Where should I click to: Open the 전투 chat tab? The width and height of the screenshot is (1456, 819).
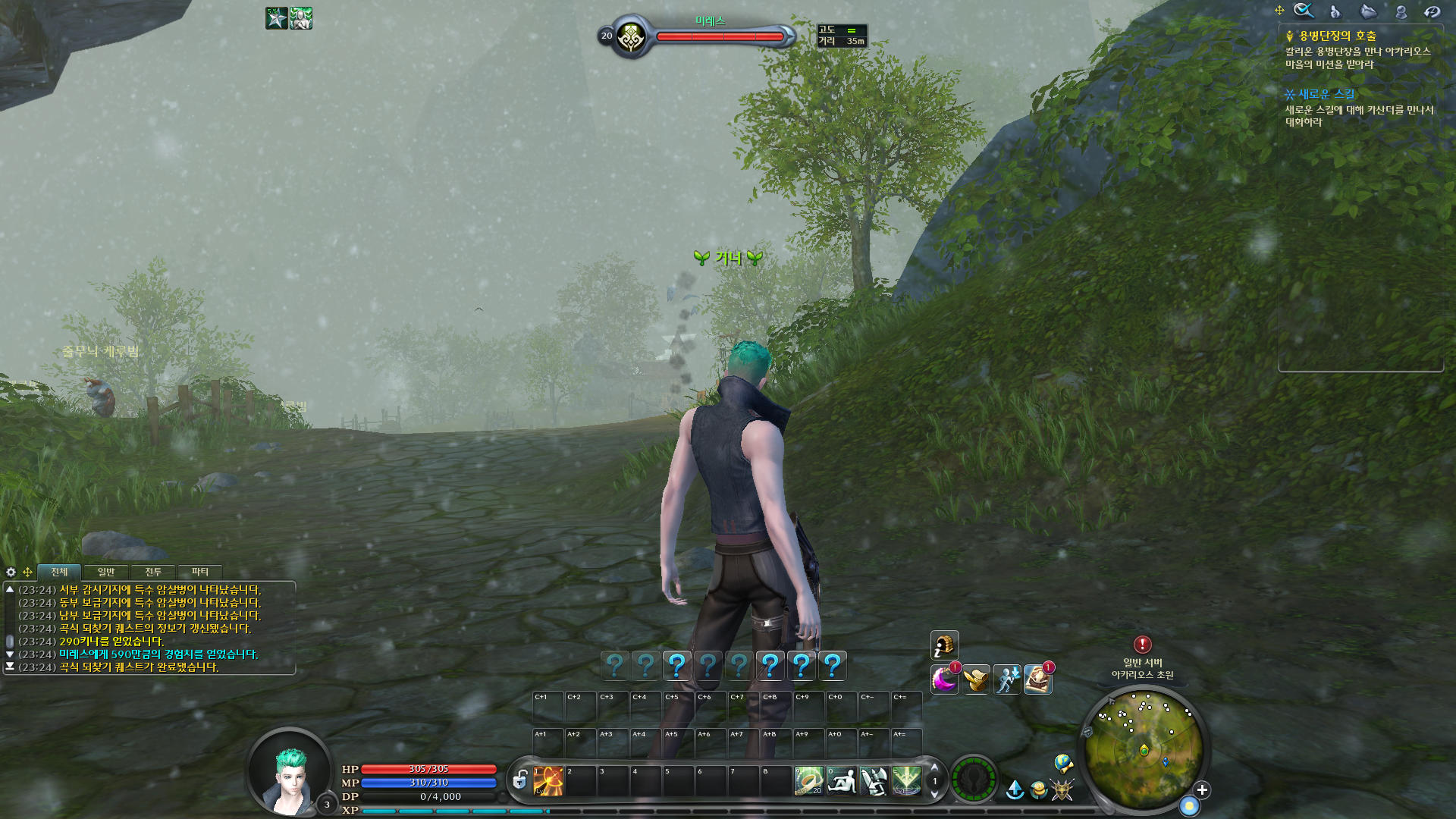coord(153,572)
